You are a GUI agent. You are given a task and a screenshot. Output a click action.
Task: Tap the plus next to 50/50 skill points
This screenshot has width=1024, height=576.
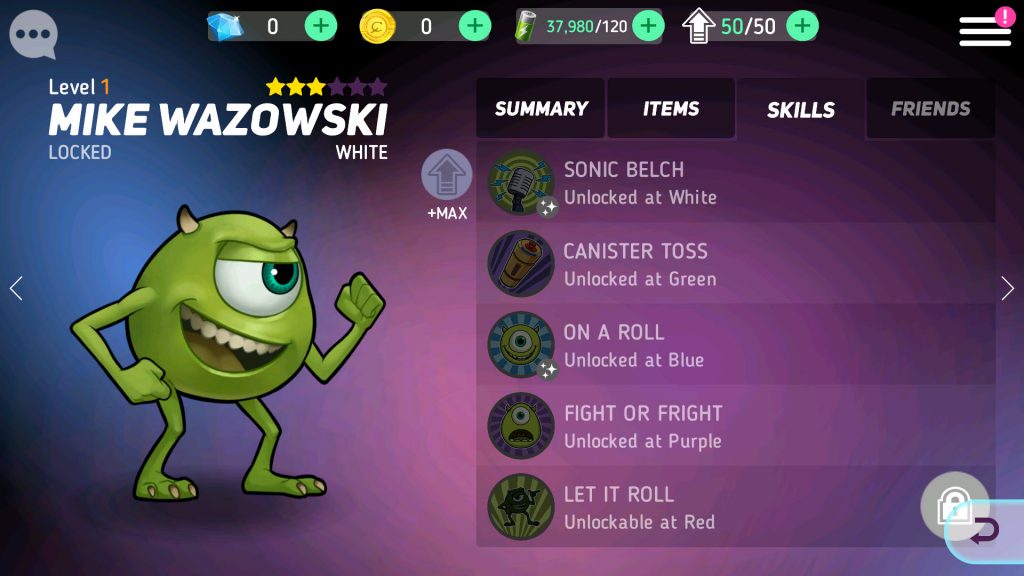[x=802, y=26]
